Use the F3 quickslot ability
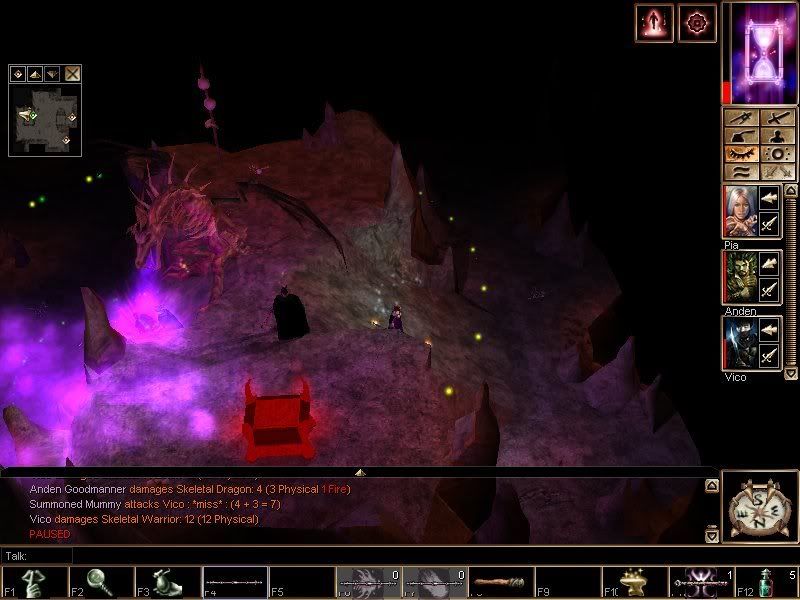Viewport: 800px width, 600px height. tap(166, 582)
